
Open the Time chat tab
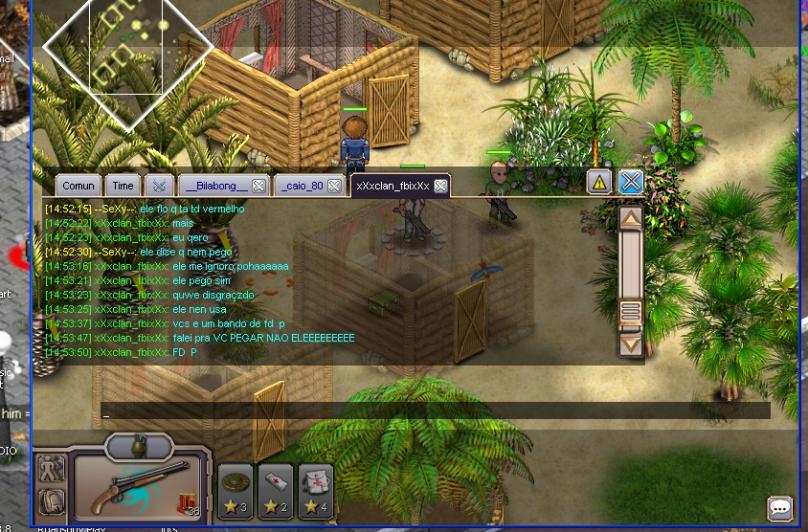point(123,186)
